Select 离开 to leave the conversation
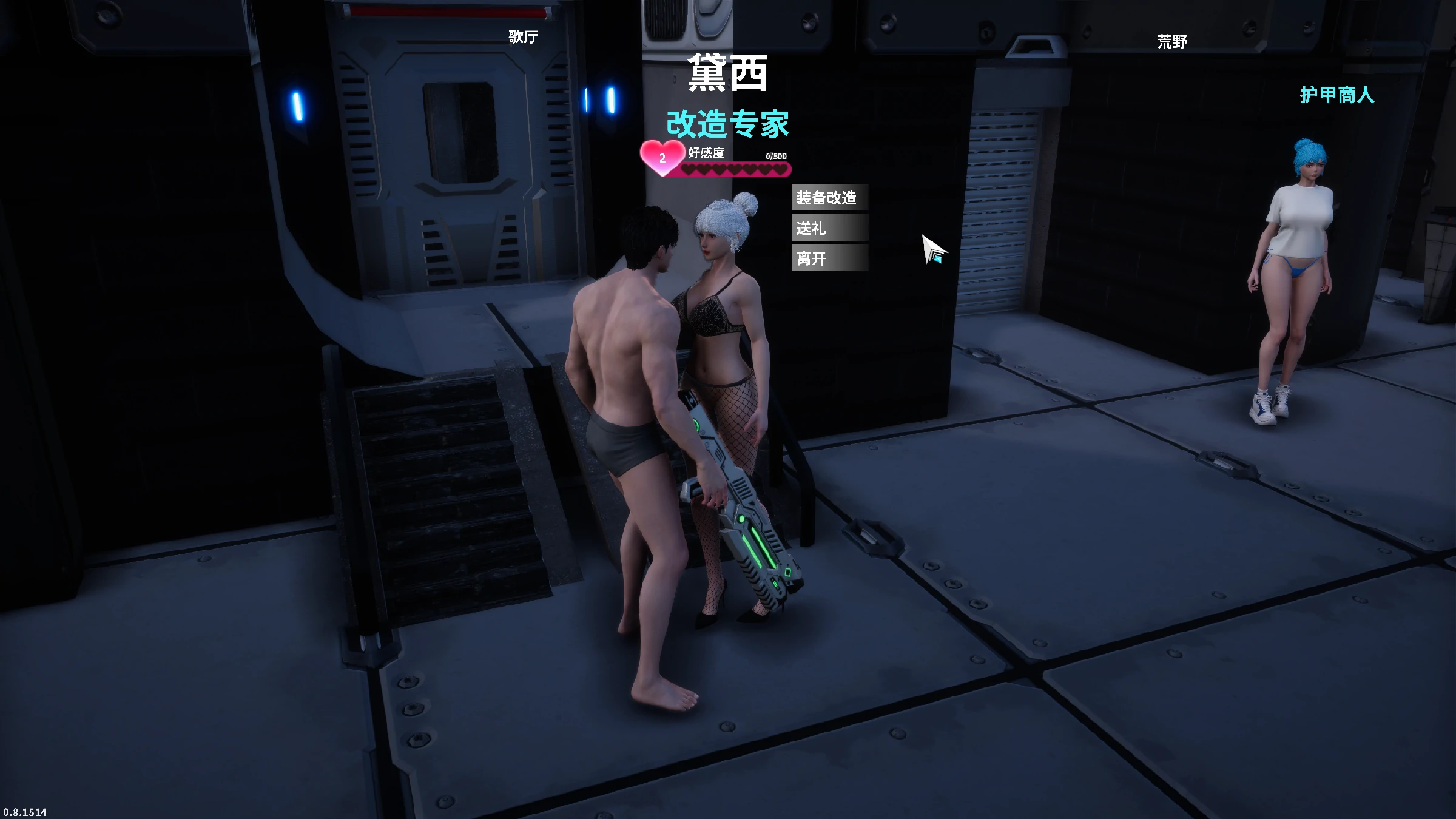 pyautogui.click(x=829, y=258)
